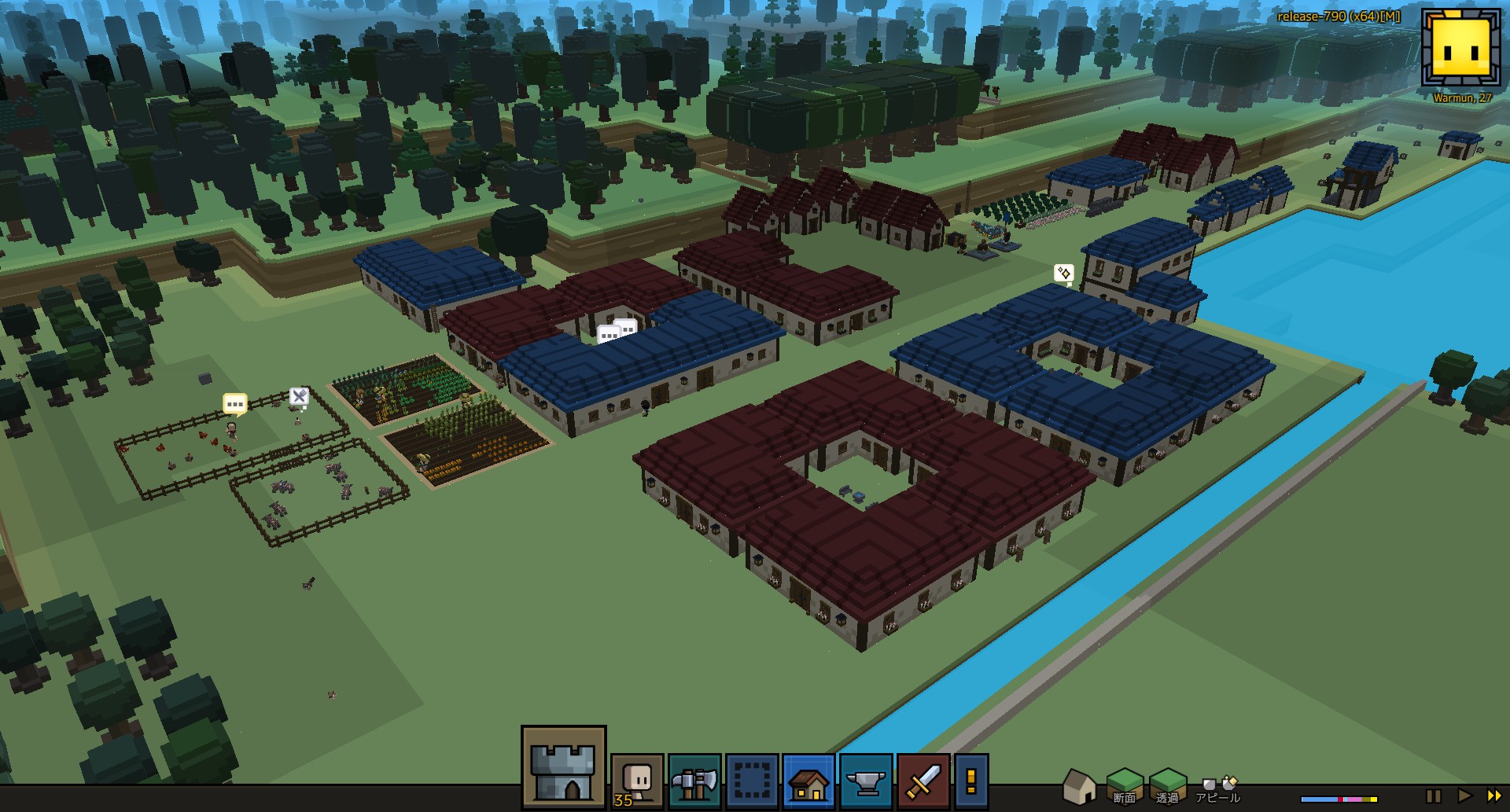
Task: Fast-forward the game speed
Action: [1495, 795]
